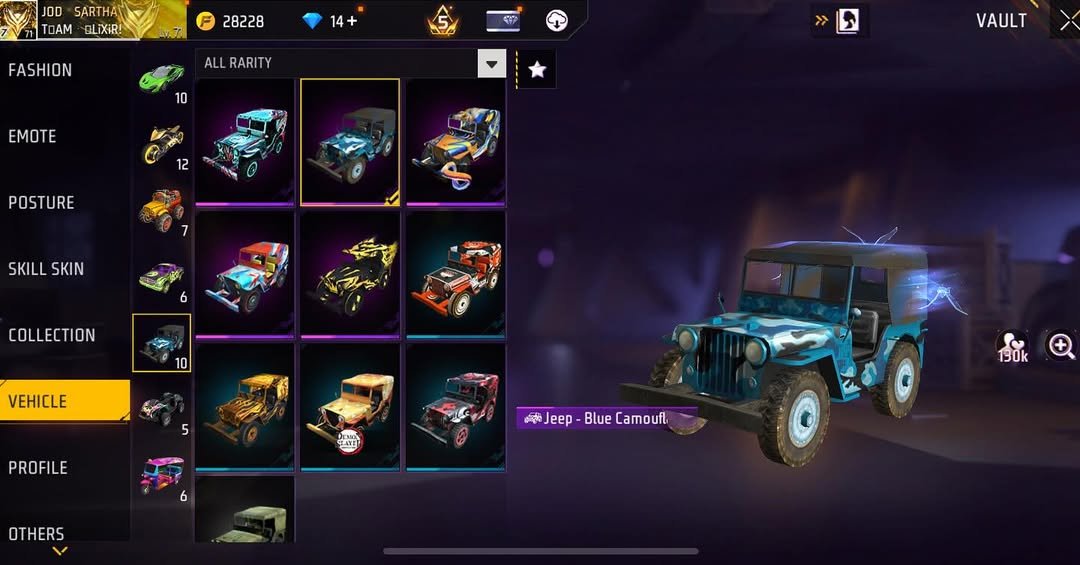
Task: Zoom in with the magnifier icon
Action: 1060,346
